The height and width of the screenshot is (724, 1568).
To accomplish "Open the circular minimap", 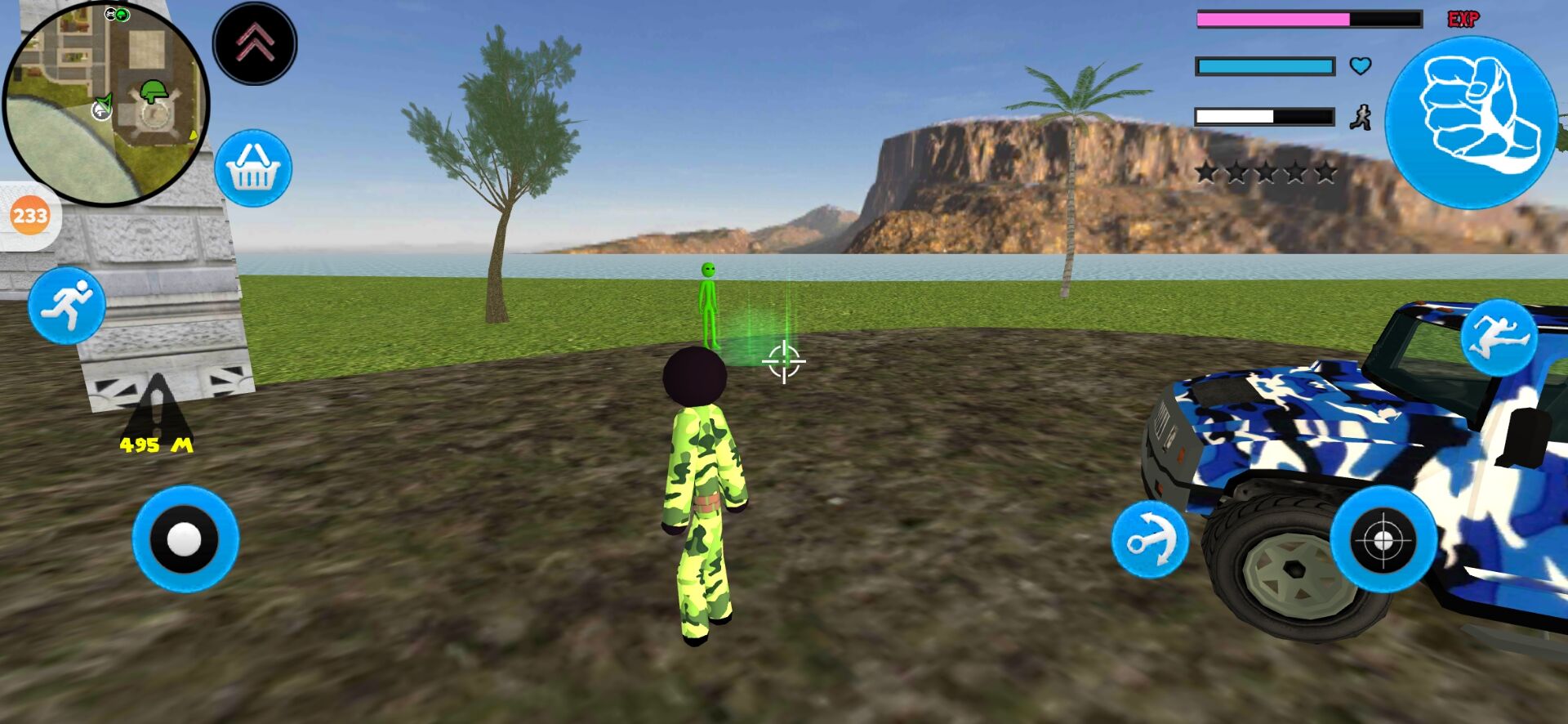I will coord(106,102).
